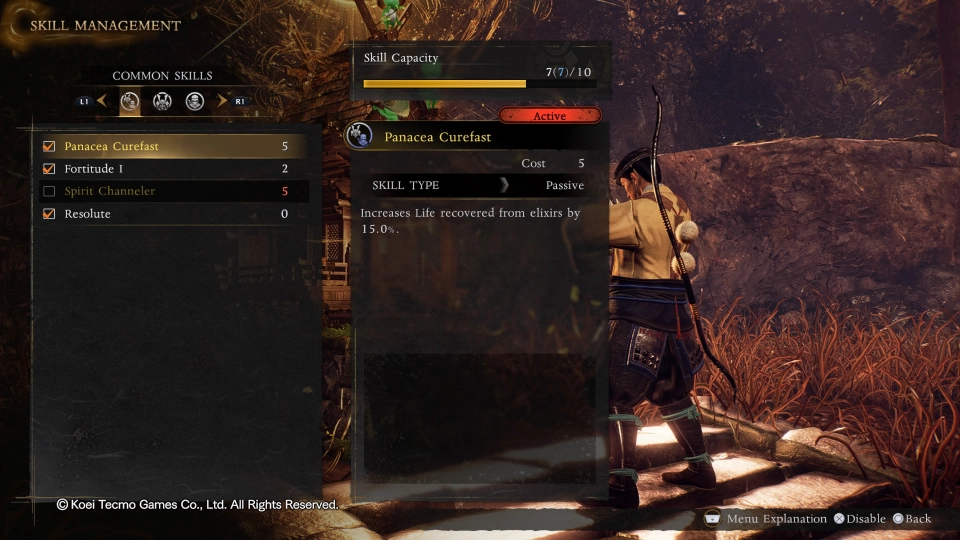Uncheck the Panacea Curefast checkbox
This screenshot has height=540, width=960.
pyautogui.click(x=49, y=146)
